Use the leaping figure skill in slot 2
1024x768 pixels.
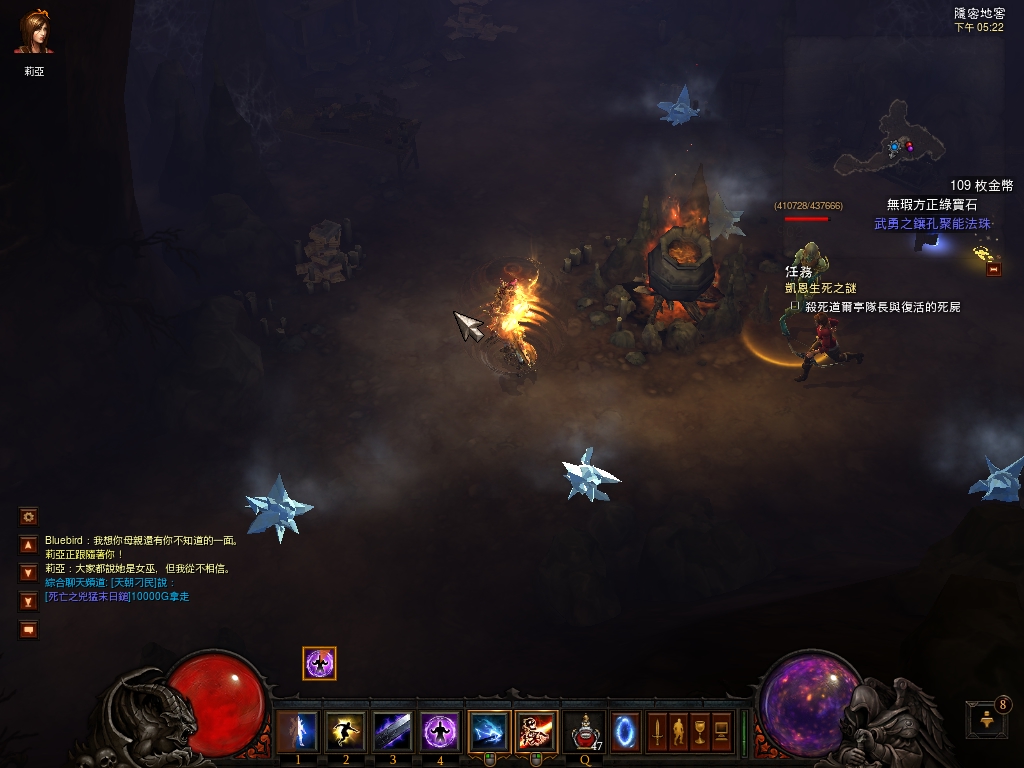tap(345, 732)
